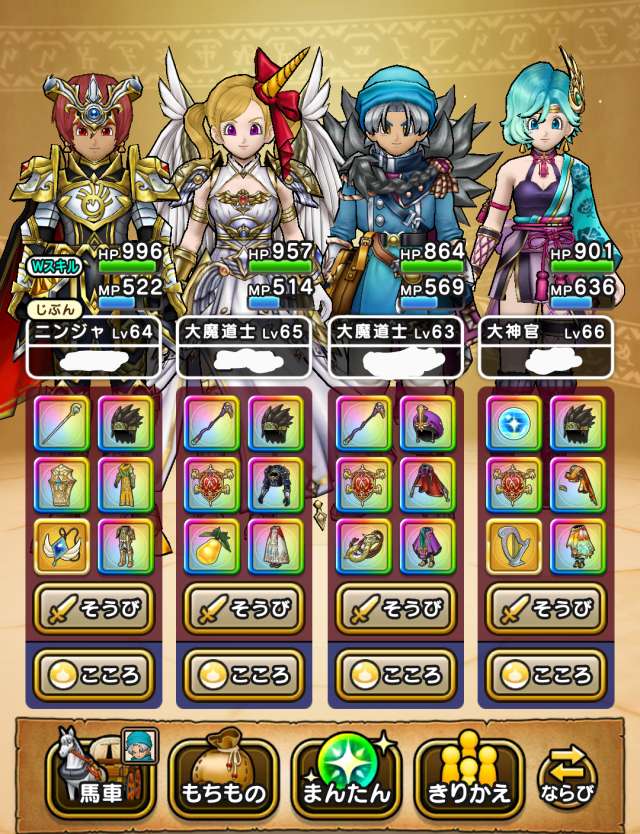Select the winged blue gem accessory slot
Screen dimensions: 640x834
tap(62, 546)
